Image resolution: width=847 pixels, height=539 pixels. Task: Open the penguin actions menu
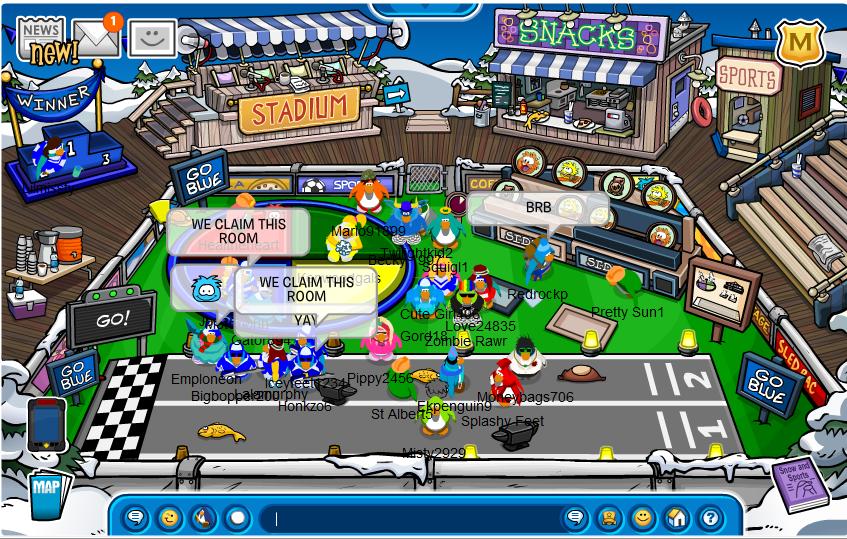click(203, 518)
